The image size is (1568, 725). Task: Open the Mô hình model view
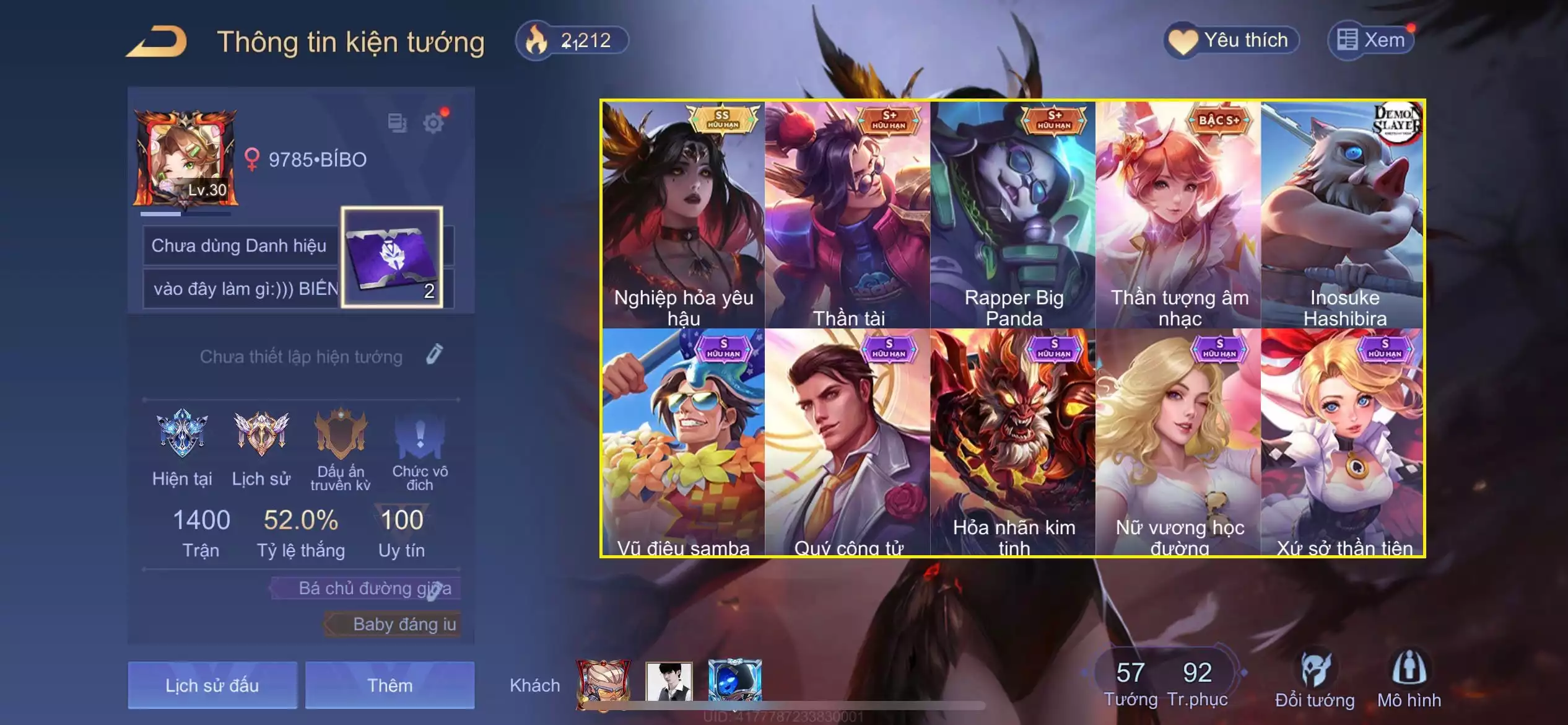[1409, 680]
